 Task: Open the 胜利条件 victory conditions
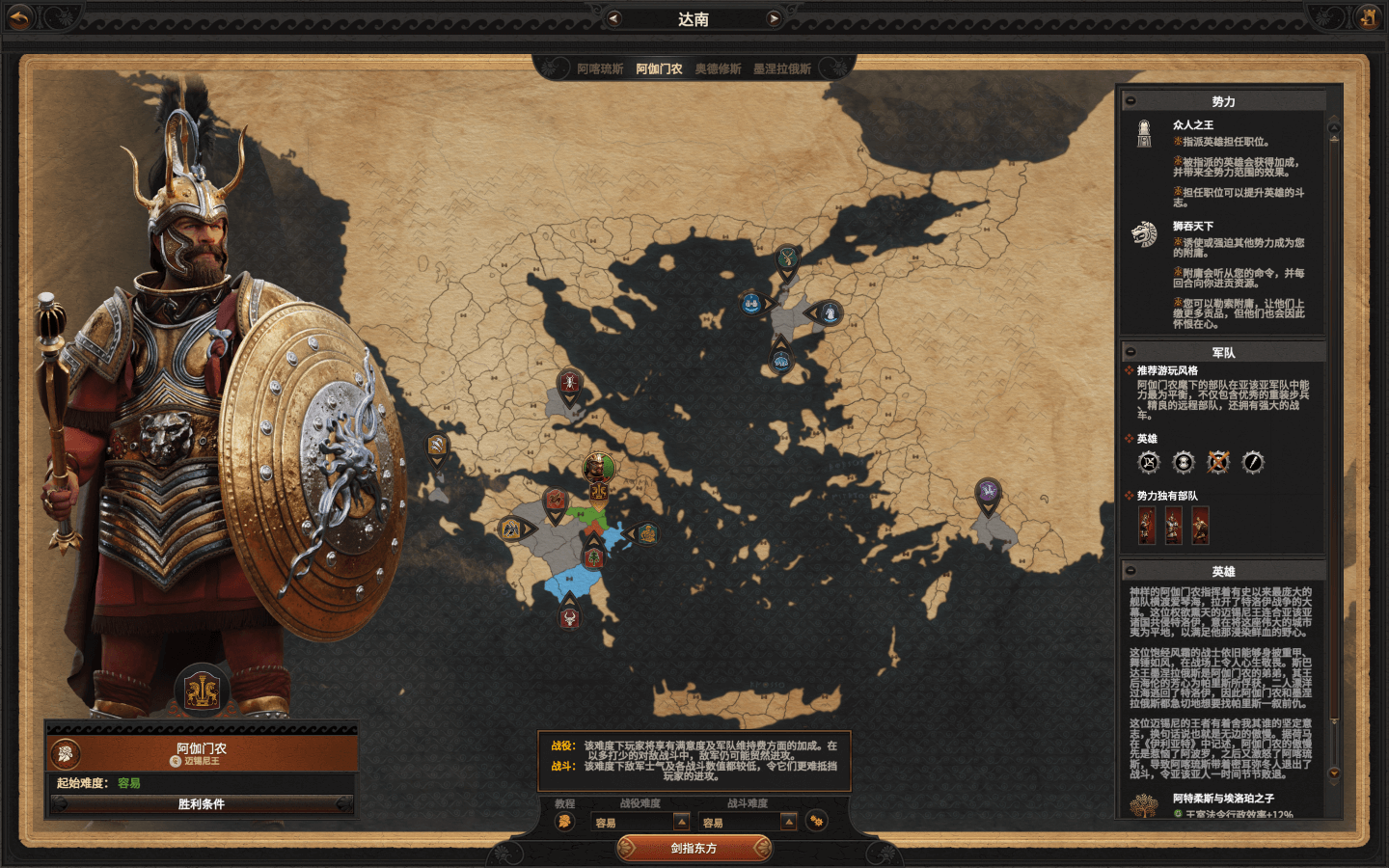pyautogui.click(x=202, y=804)
